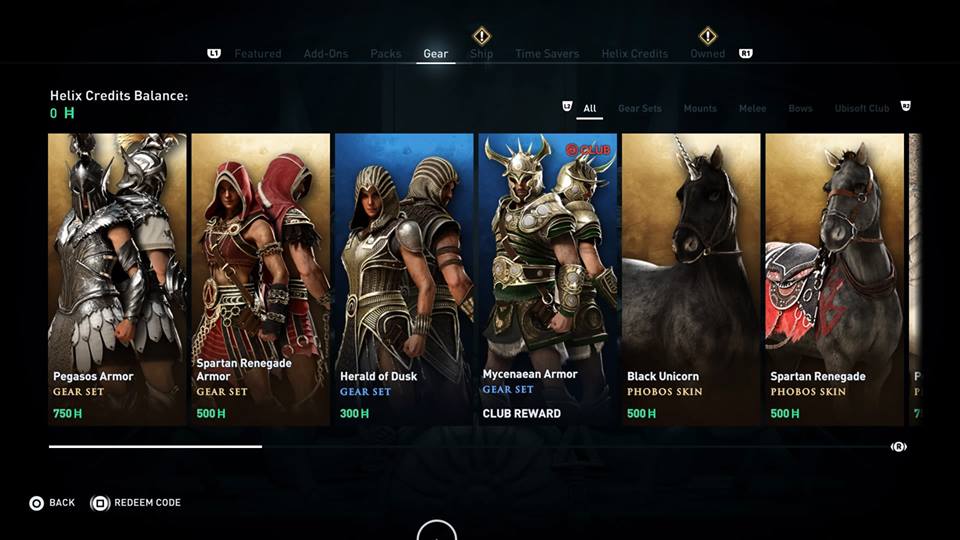
Task: Pick the Herald of Dusk gear set
Action: (x=404, y=280)
